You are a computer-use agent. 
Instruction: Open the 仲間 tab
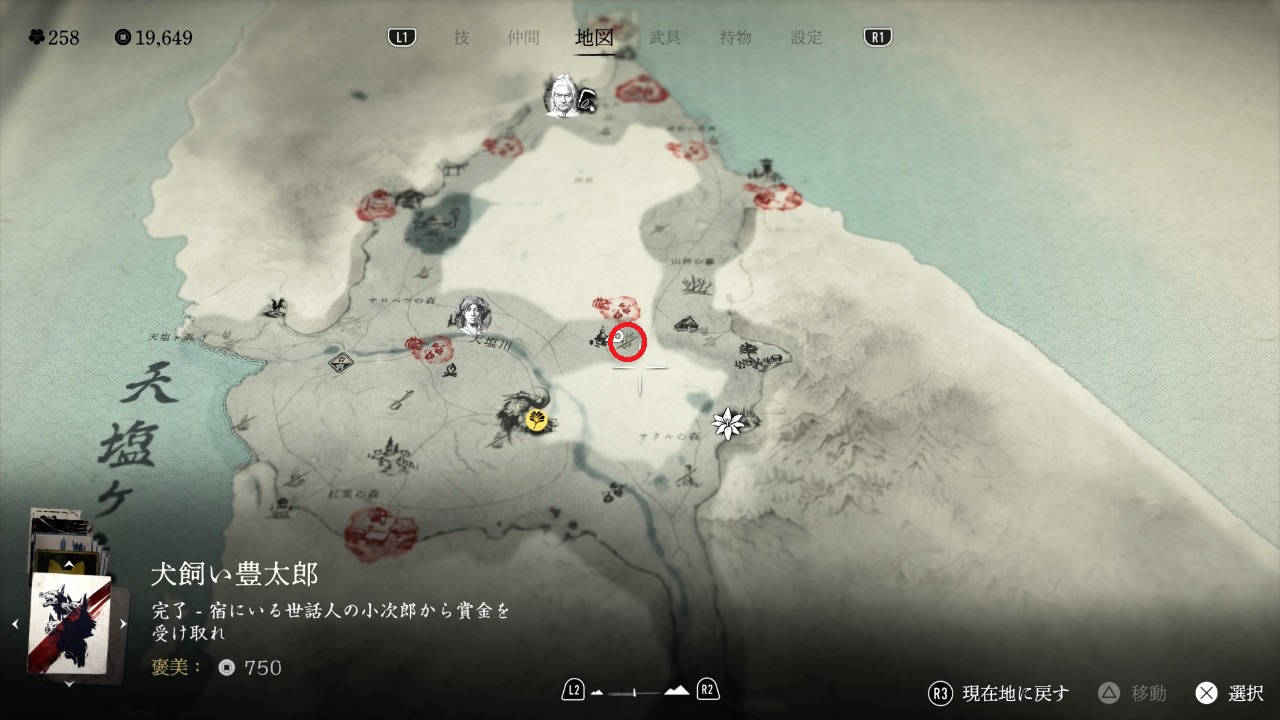523,38
